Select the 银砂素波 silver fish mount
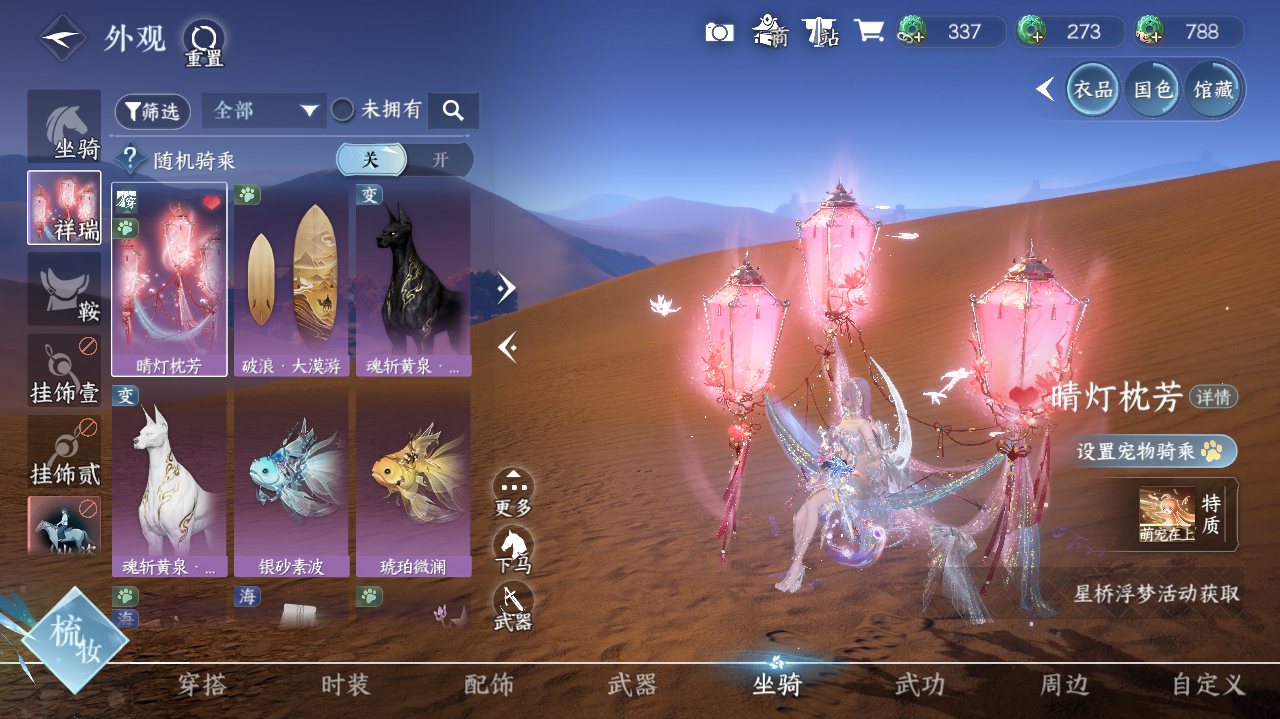The image size is (1280, 719). pos(291,480)
